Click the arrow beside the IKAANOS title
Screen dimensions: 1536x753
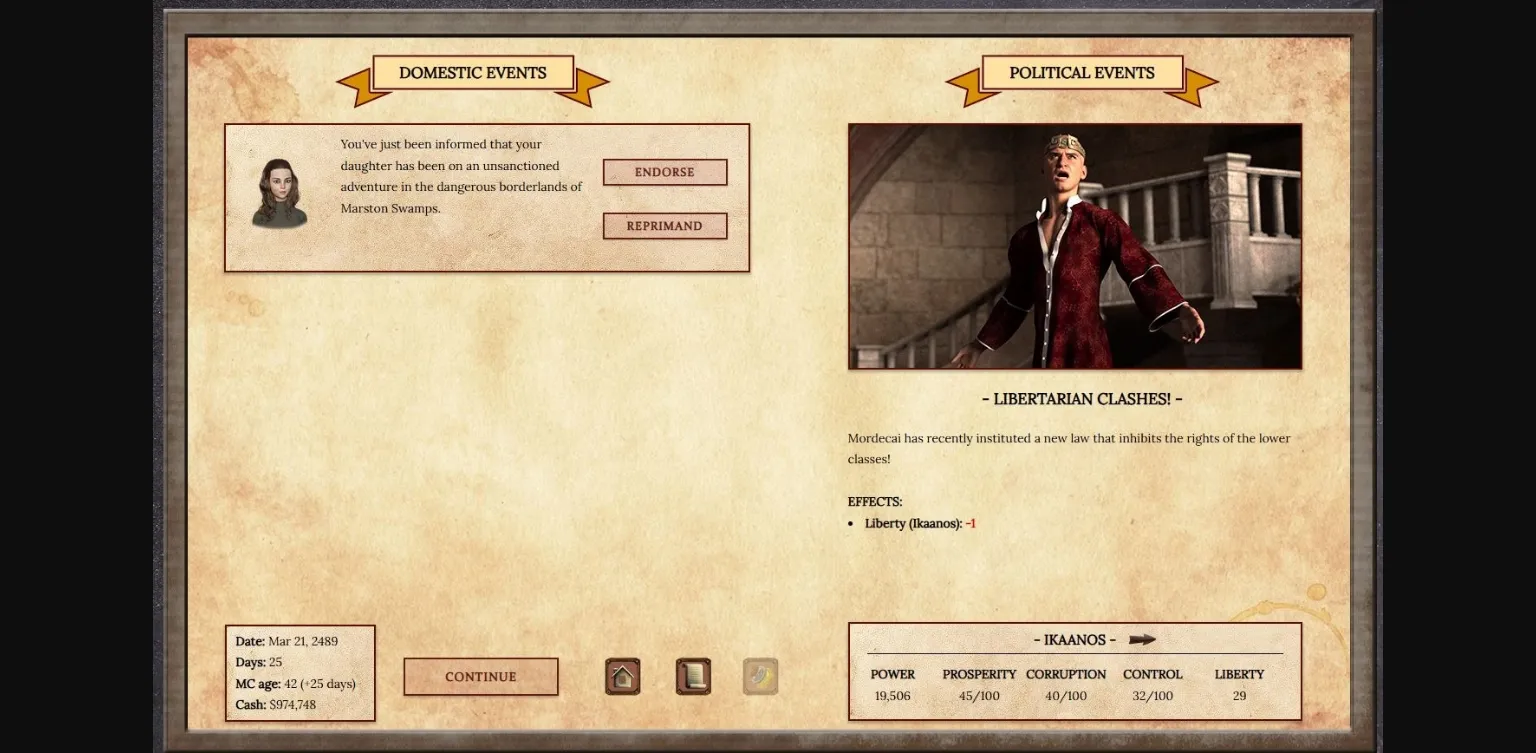1143,640
